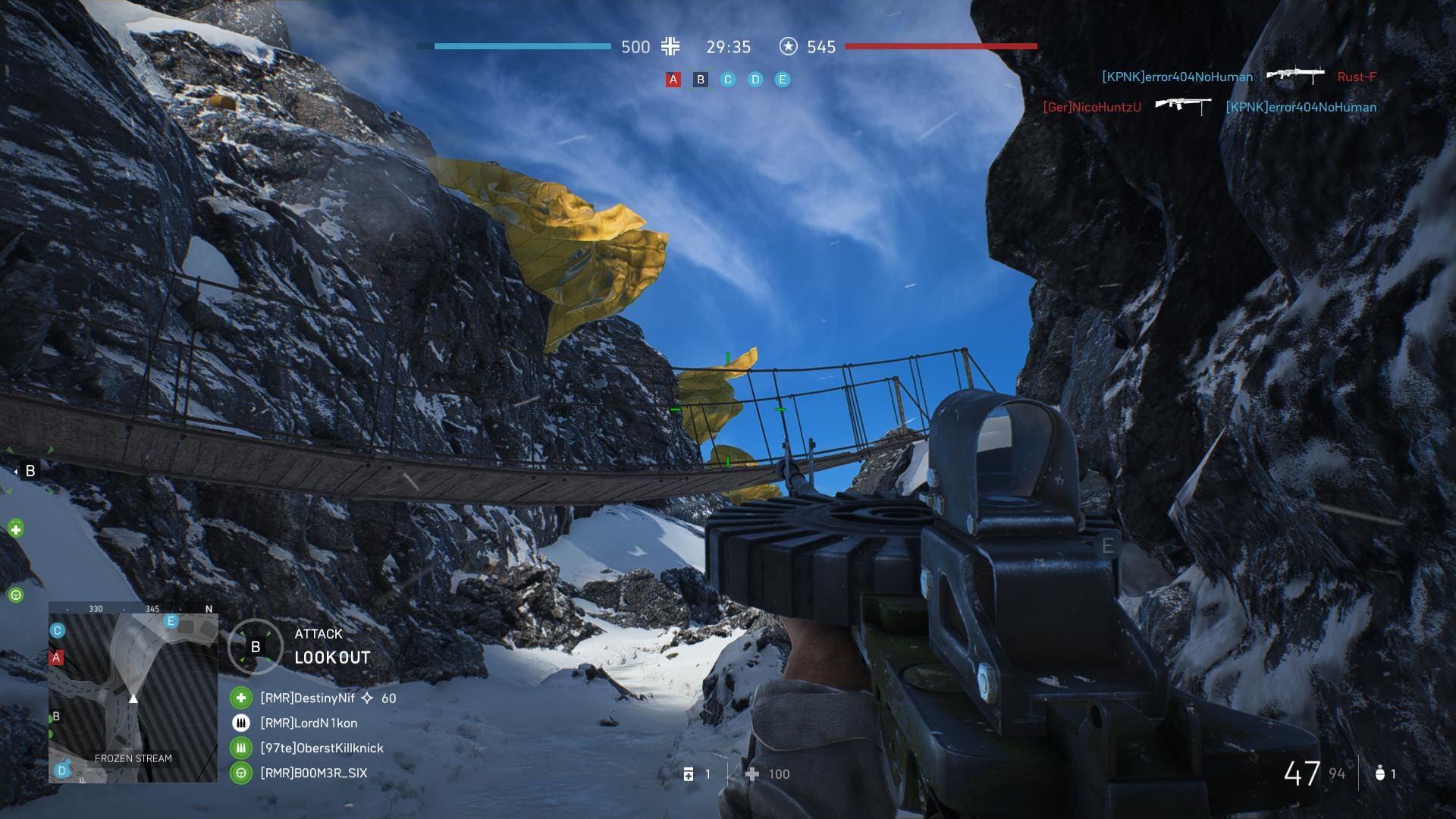This screenshot has width=1456, height=819.
Task: Select the D flag on the minimap
Action: tap(62, 770)
